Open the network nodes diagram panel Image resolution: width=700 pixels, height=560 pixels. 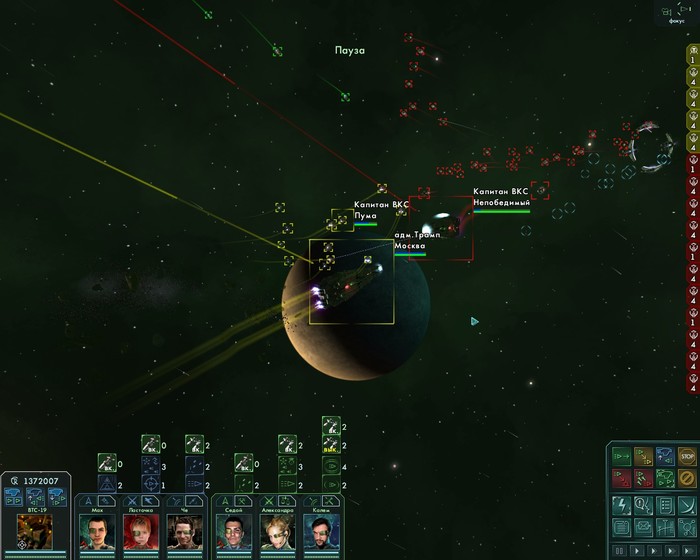coord(686,527)
